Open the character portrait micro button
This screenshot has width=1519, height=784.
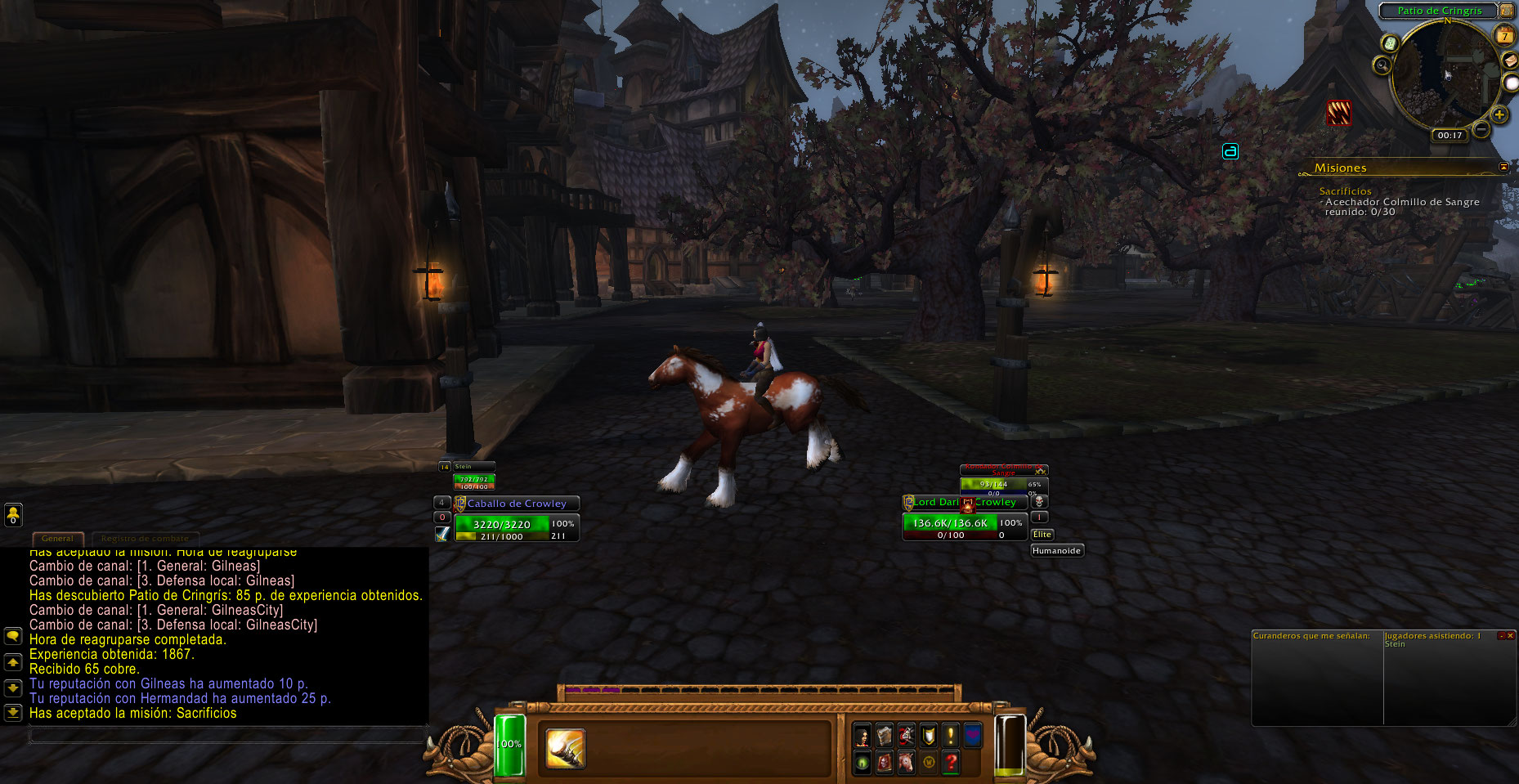click(862, 736)
